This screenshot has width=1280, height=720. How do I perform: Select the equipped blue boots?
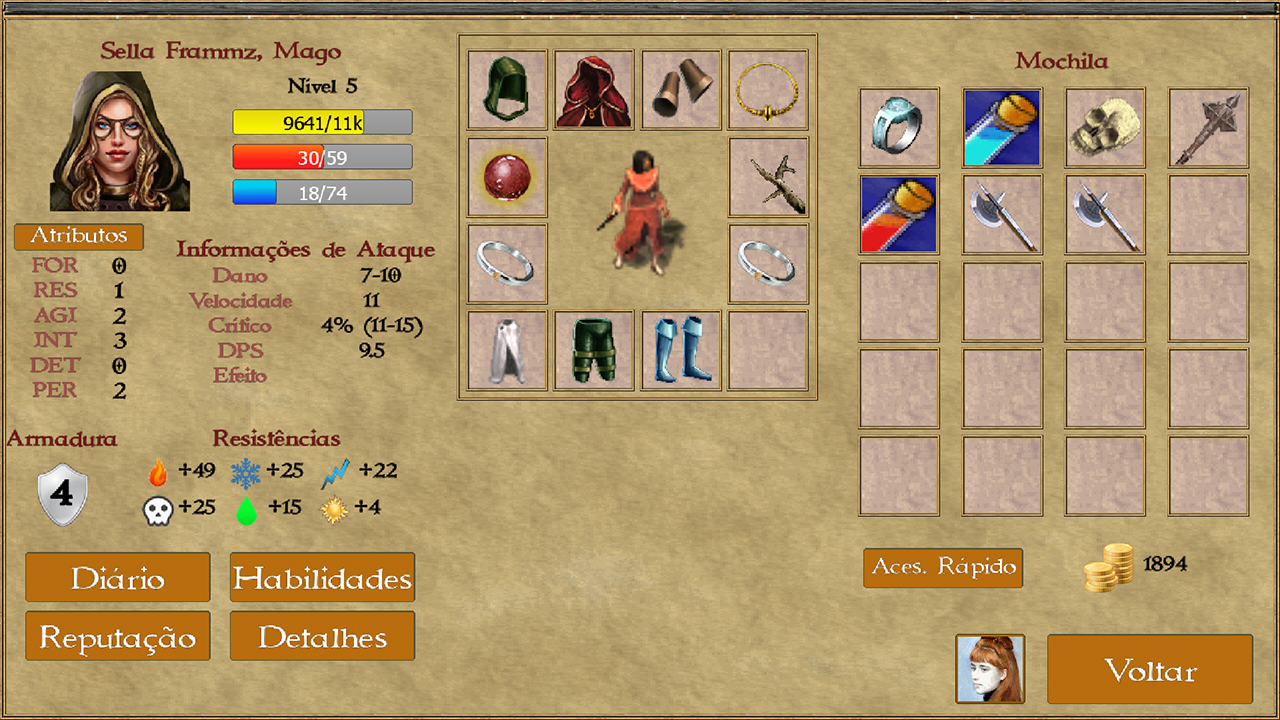[680, 351]
